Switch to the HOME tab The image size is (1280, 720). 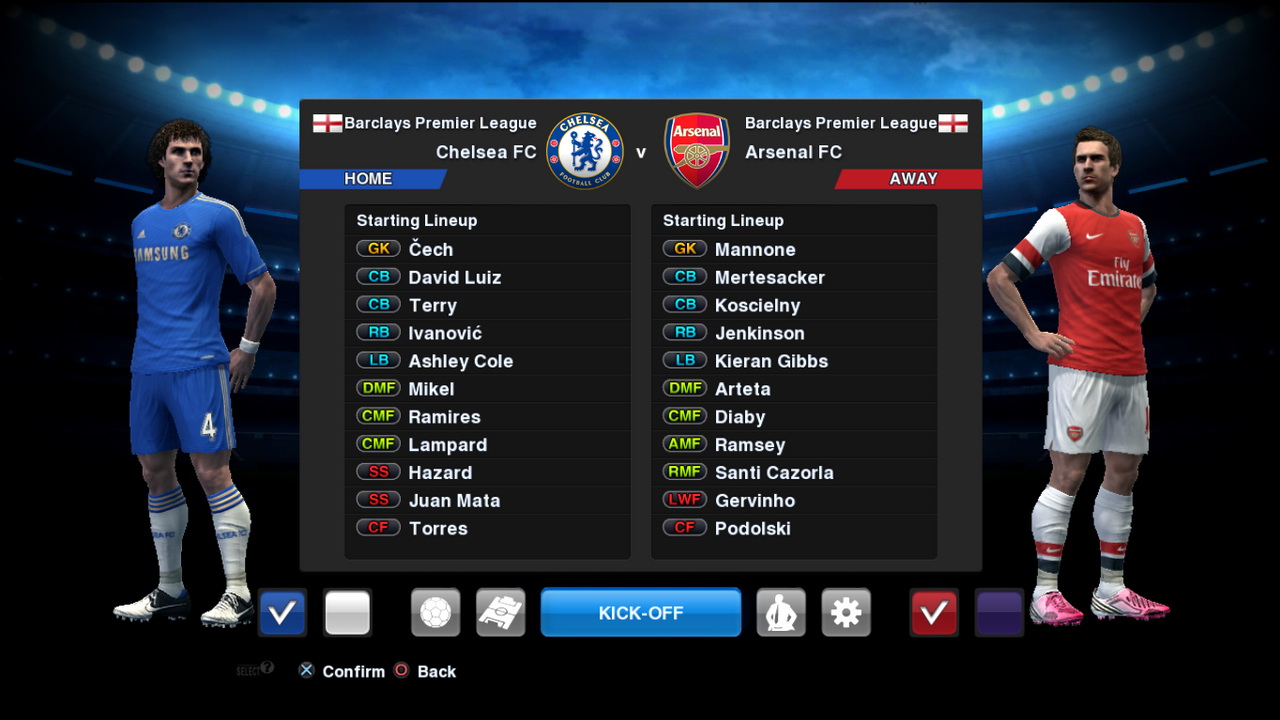[369, 178]
